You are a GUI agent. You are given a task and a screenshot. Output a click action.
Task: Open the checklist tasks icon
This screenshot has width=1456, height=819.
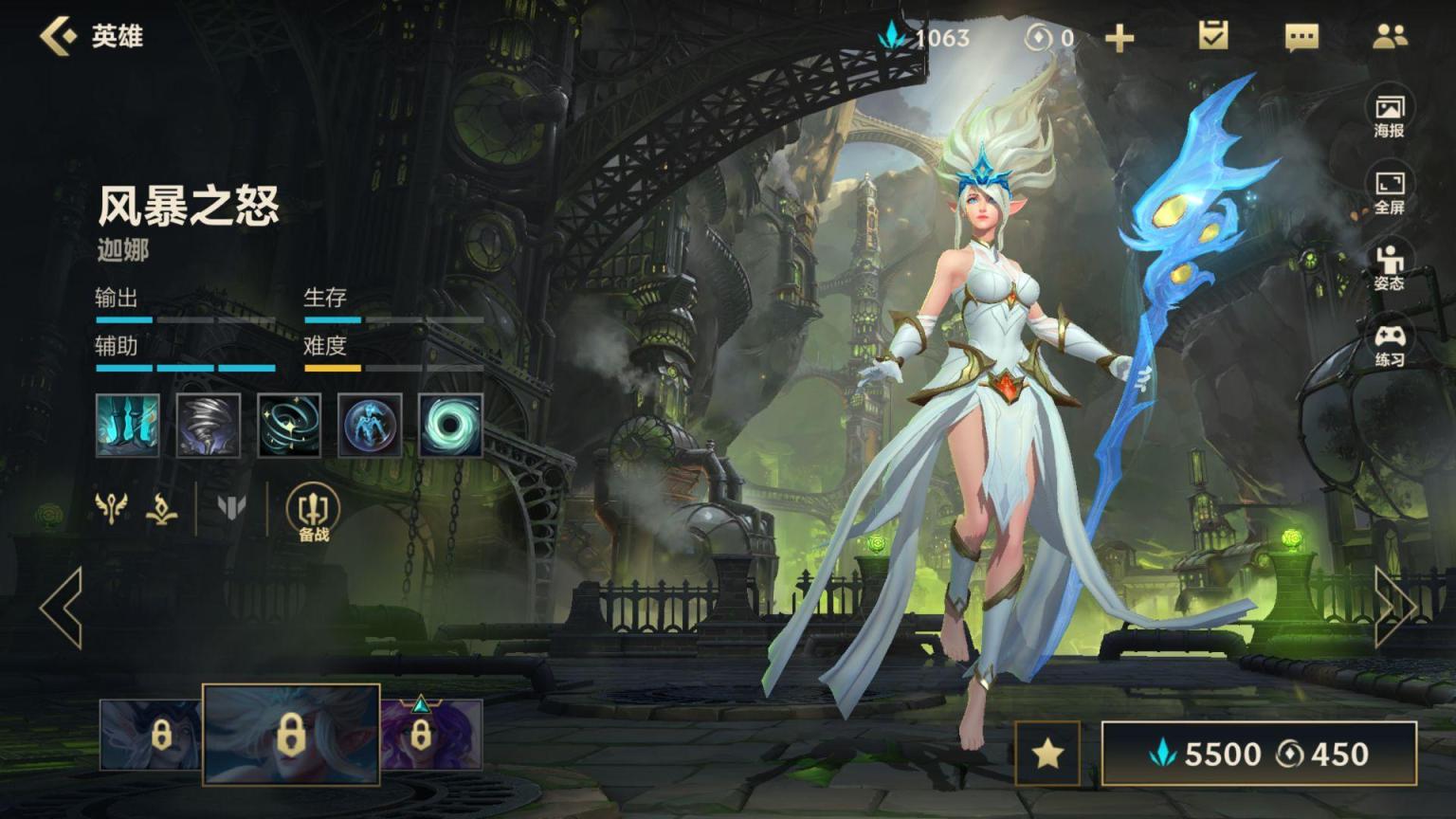coord(1212,37)
